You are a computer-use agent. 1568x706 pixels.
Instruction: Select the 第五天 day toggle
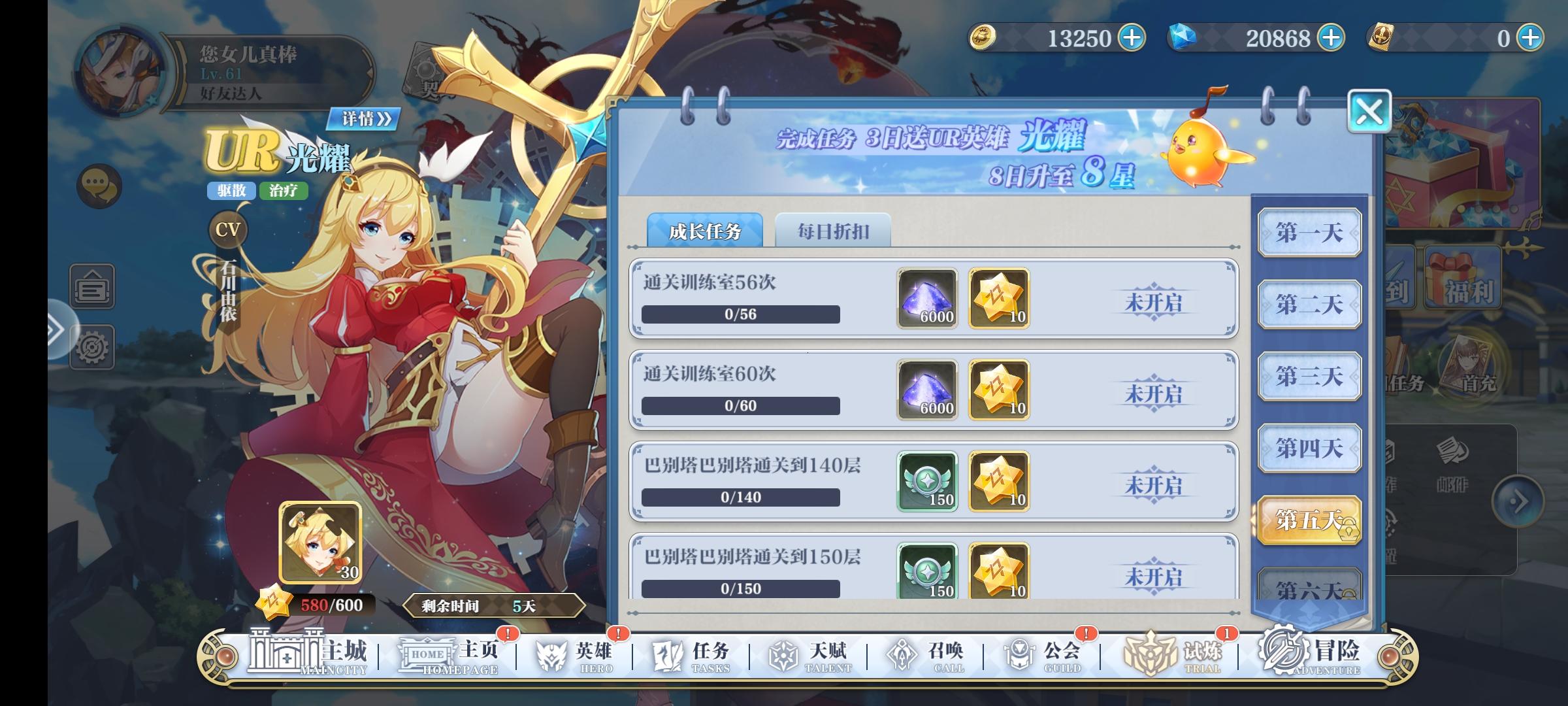[x=1309, y=519]
